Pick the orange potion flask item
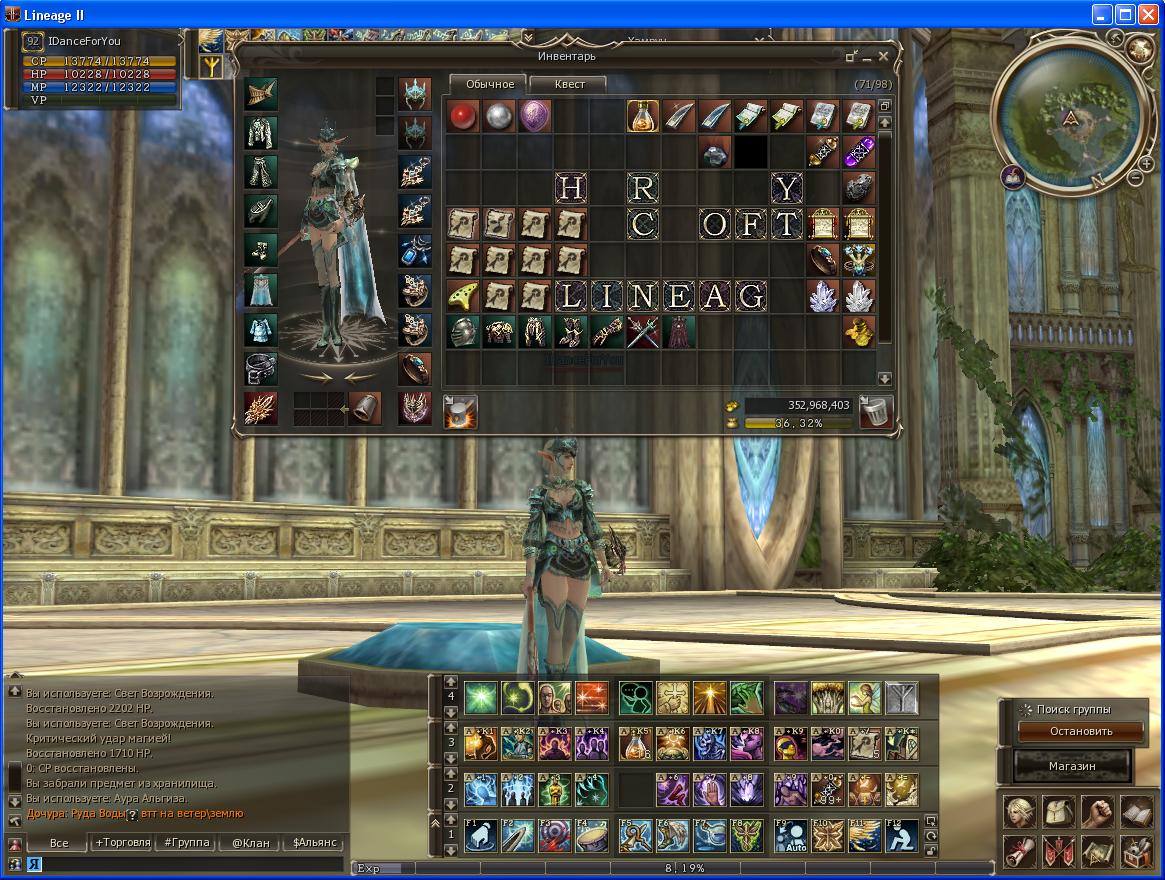1165x880 pixels. [x=641, y=116]
